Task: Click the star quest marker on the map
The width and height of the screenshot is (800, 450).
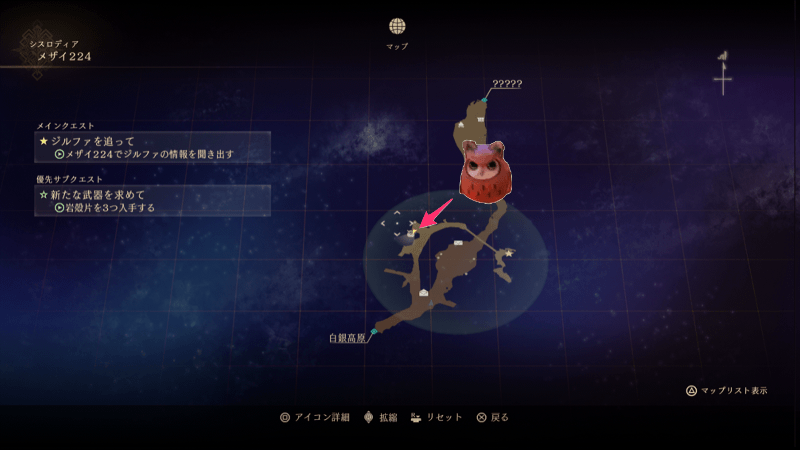Action: point(509,254)
